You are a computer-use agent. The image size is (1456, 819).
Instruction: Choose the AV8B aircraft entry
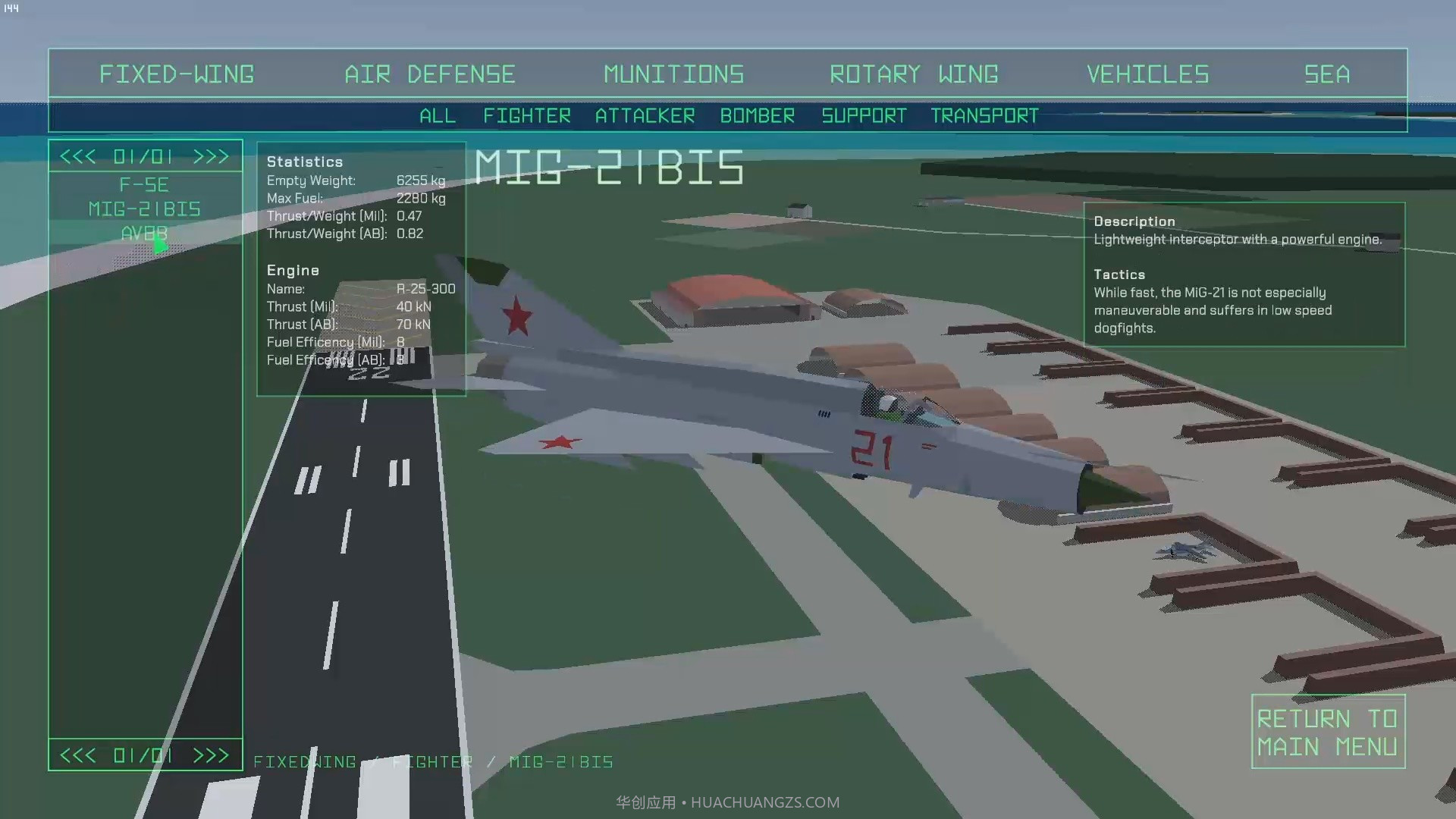pos(145,234)
